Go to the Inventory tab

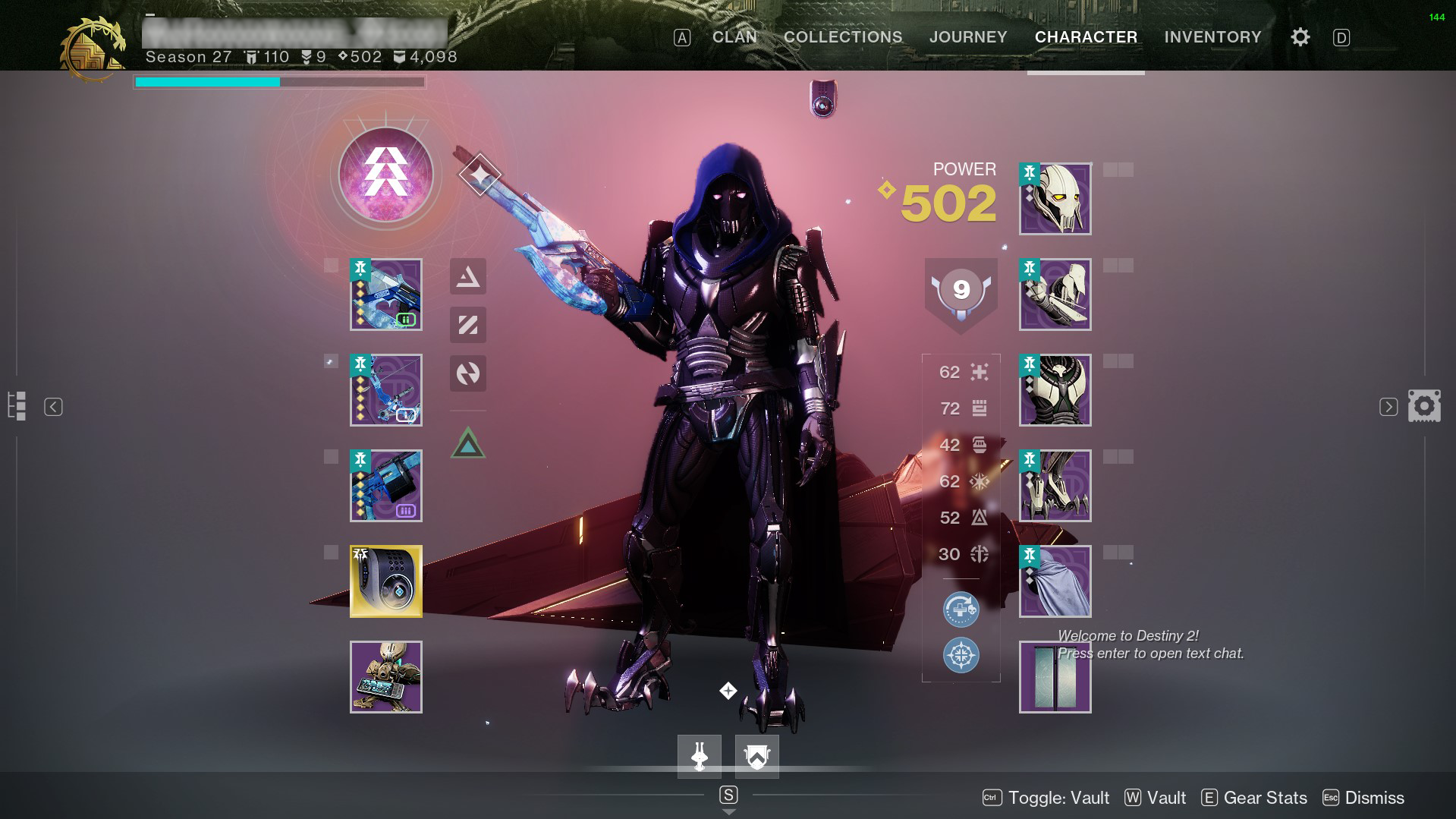click(1212, 37)
